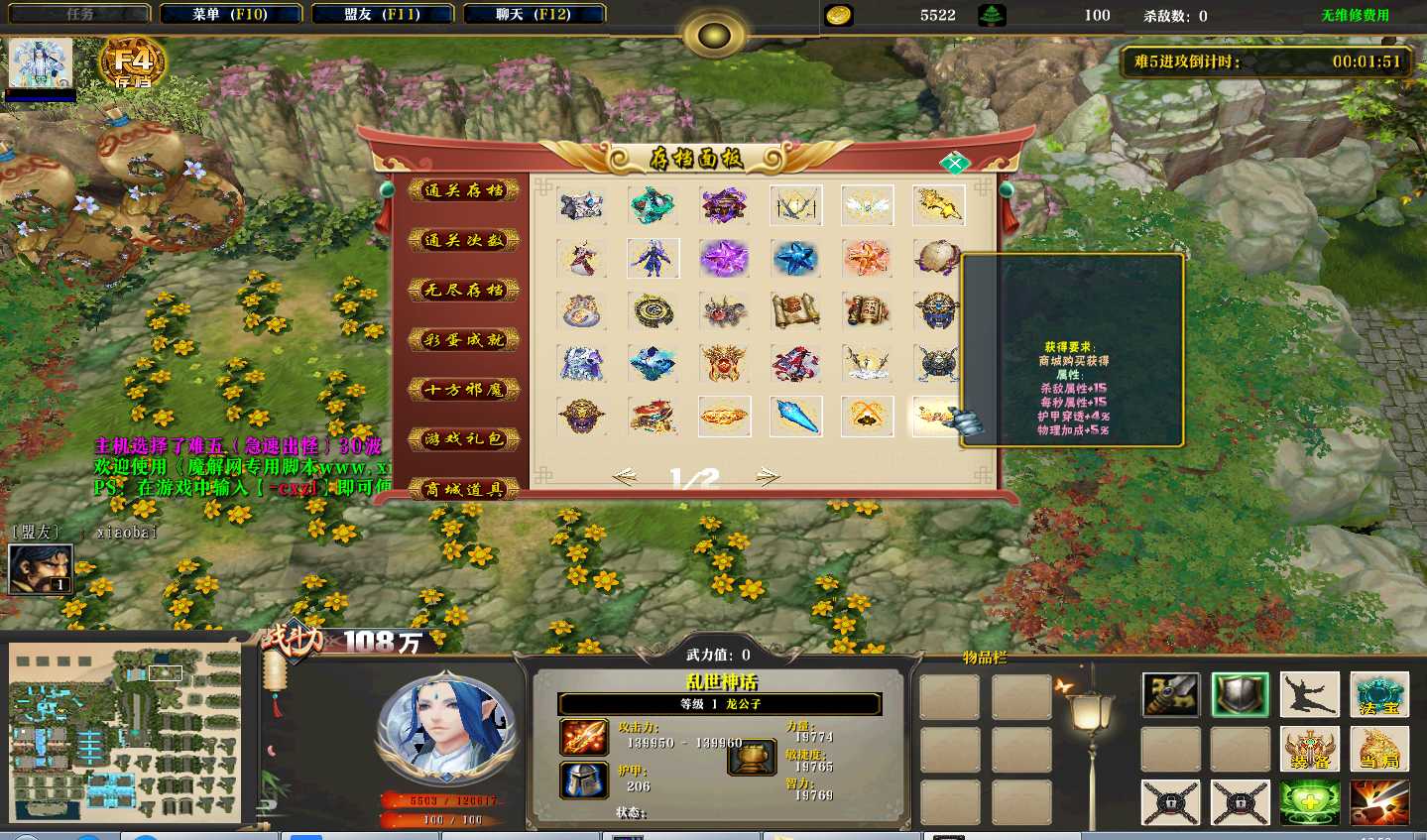Image resolution: width=1427 pixels, height=840 pixels.
Task: Select the hero portrait icon at top left
Action: [41, 65]
